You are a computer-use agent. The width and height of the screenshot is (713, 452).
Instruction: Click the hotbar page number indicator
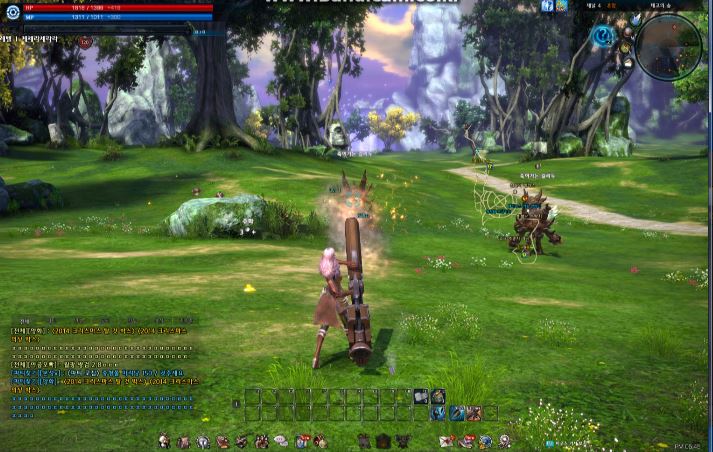coord(236,404)
